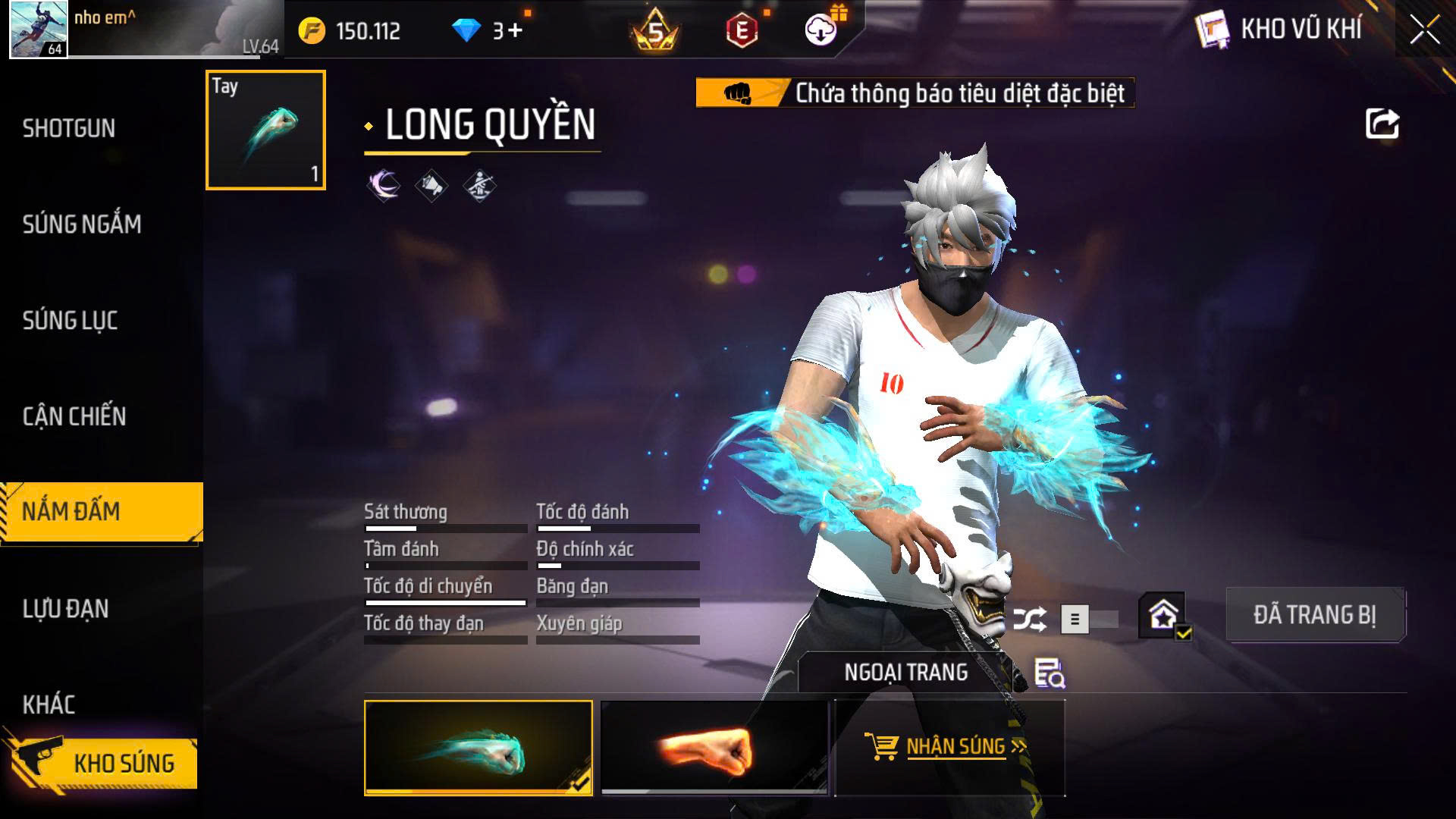Switch to the LỰU ĐẠN category

click(x=66, y=608)
